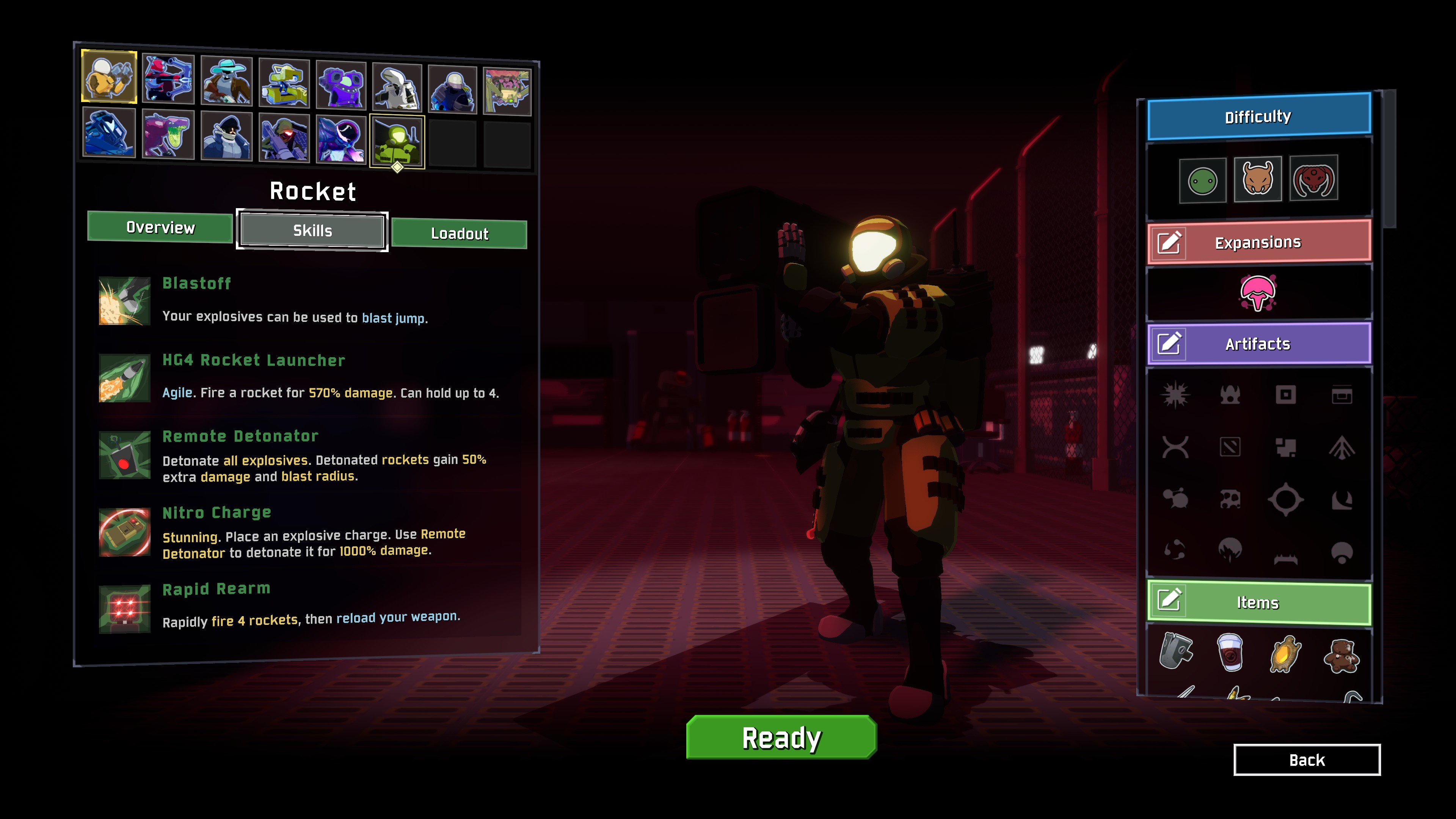This screenshot has width=1456, height=819.
Task: Pick the red Monsoon difficulty icon
Action: tap(1313, 179)
